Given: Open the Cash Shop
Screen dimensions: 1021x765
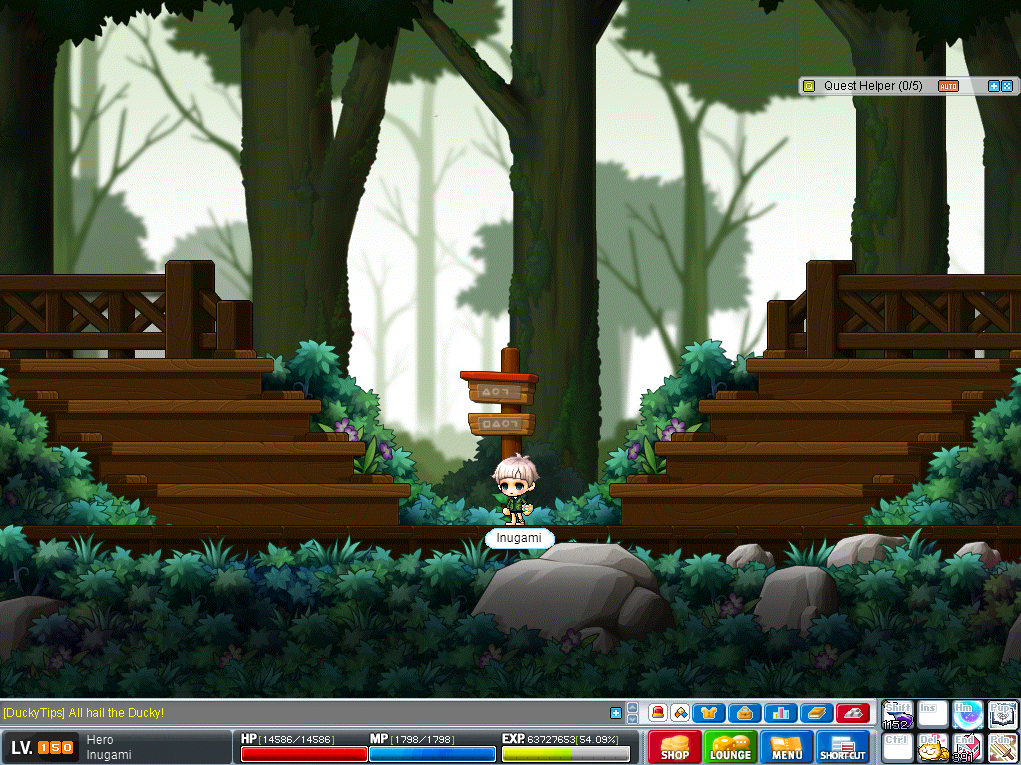Looking at the screenshot, I should pyautogui.click(x=675, y=747).
